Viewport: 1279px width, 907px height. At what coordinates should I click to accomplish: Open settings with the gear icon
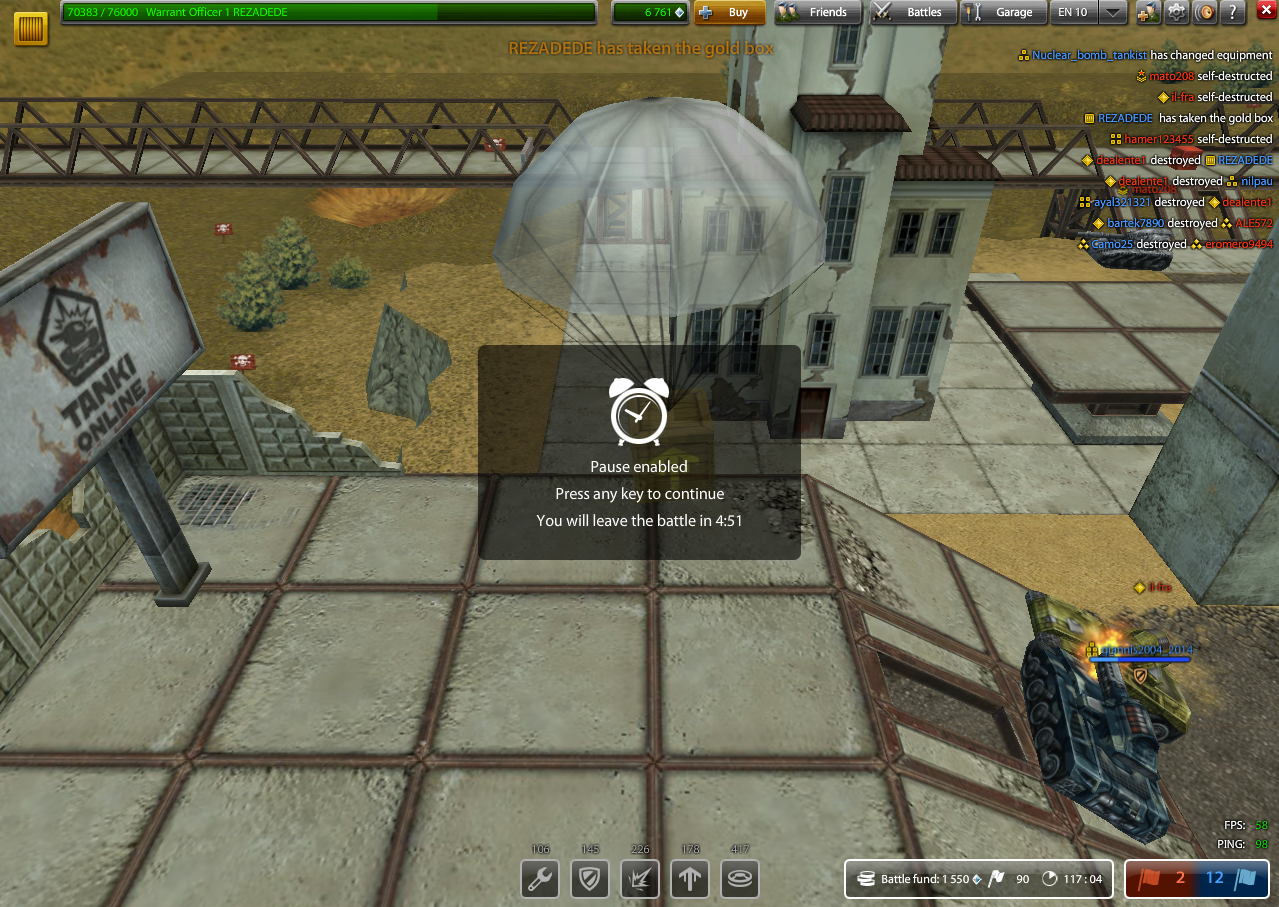tap(1177, 13)
